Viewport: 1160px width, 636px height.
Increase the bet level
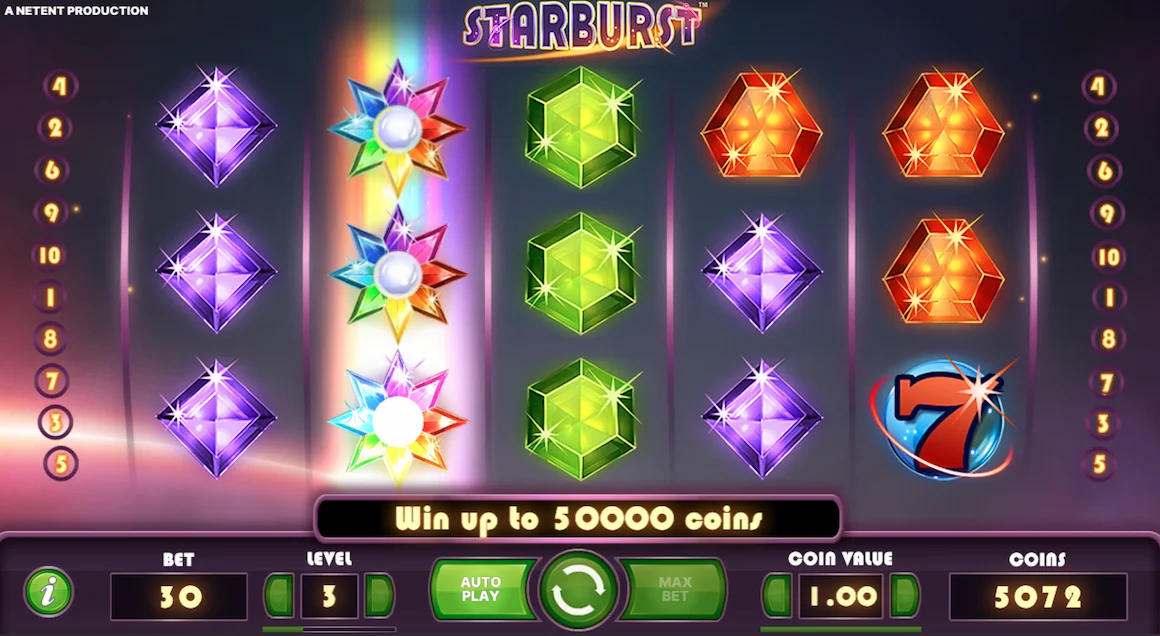coord(379,596)
